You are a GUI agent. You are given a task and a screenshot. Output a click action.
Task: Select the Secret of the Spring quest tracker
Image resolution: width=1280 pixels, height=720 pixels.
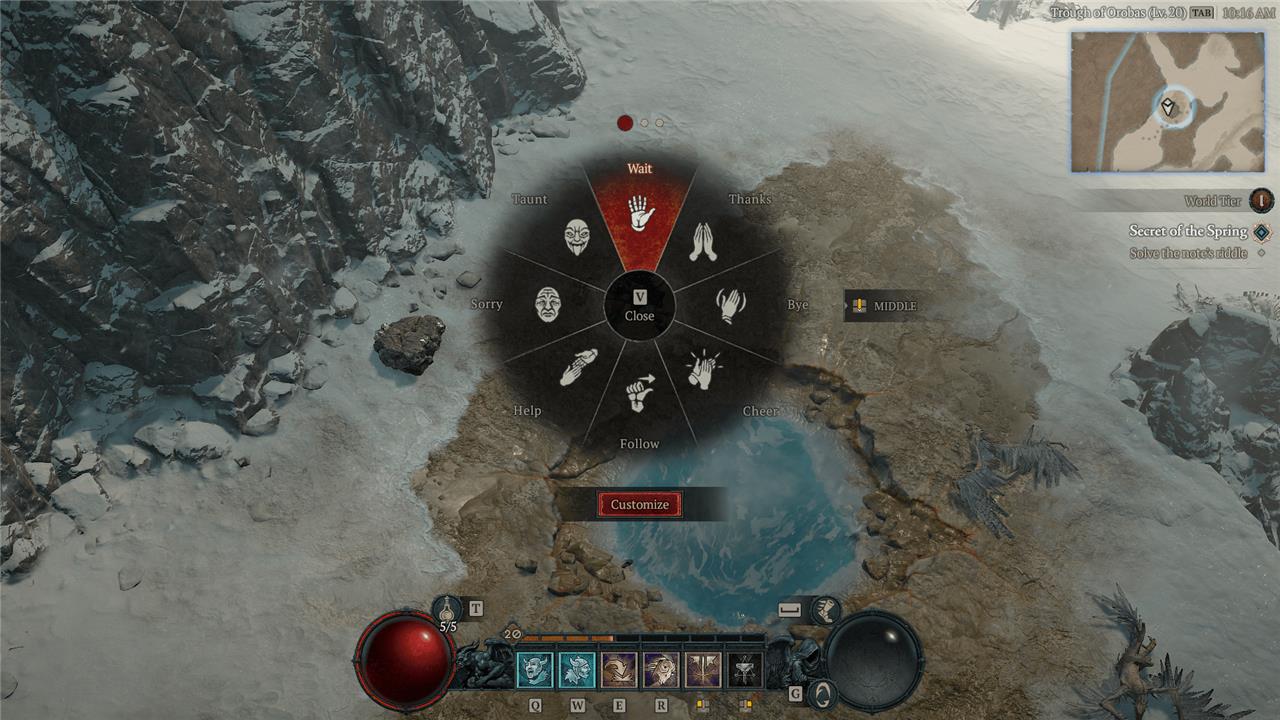pos(1188,231)
